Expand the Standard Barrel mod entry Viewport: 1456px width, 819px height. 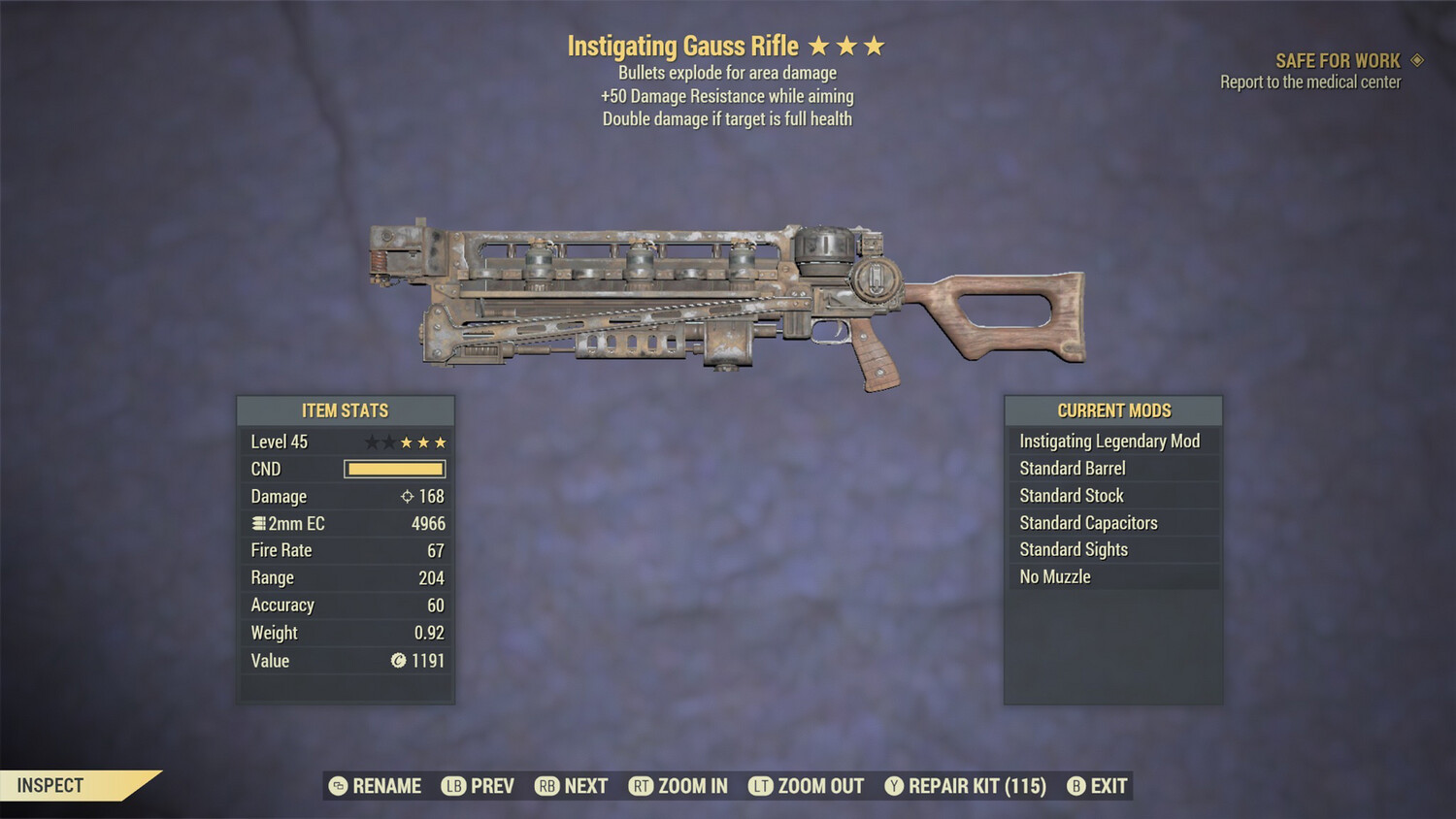(x=1112, y=468)
